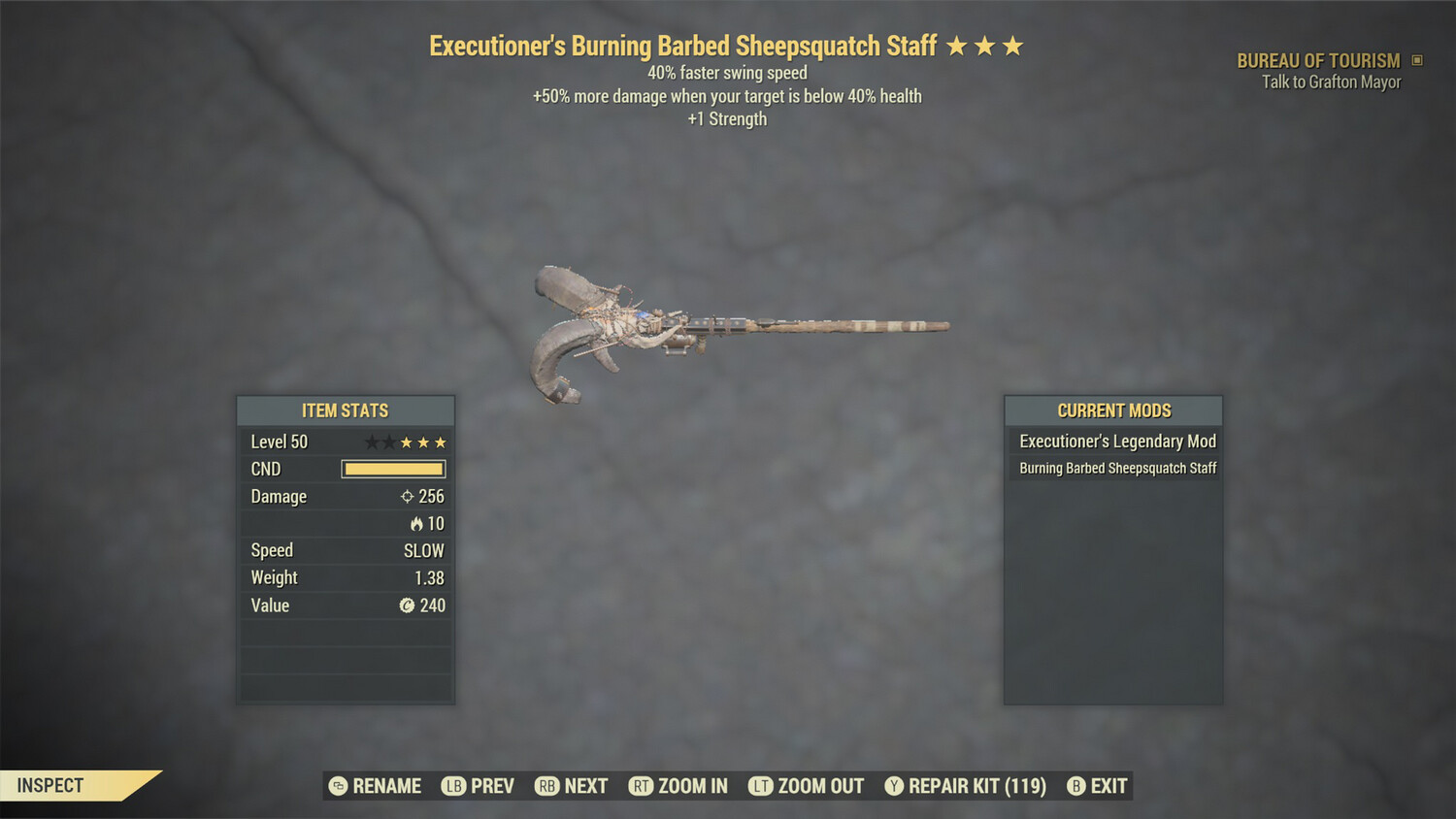Click the flame icon showing 10 fire damage
Viewport: 1456px width, 819px height.
(415, 523)
